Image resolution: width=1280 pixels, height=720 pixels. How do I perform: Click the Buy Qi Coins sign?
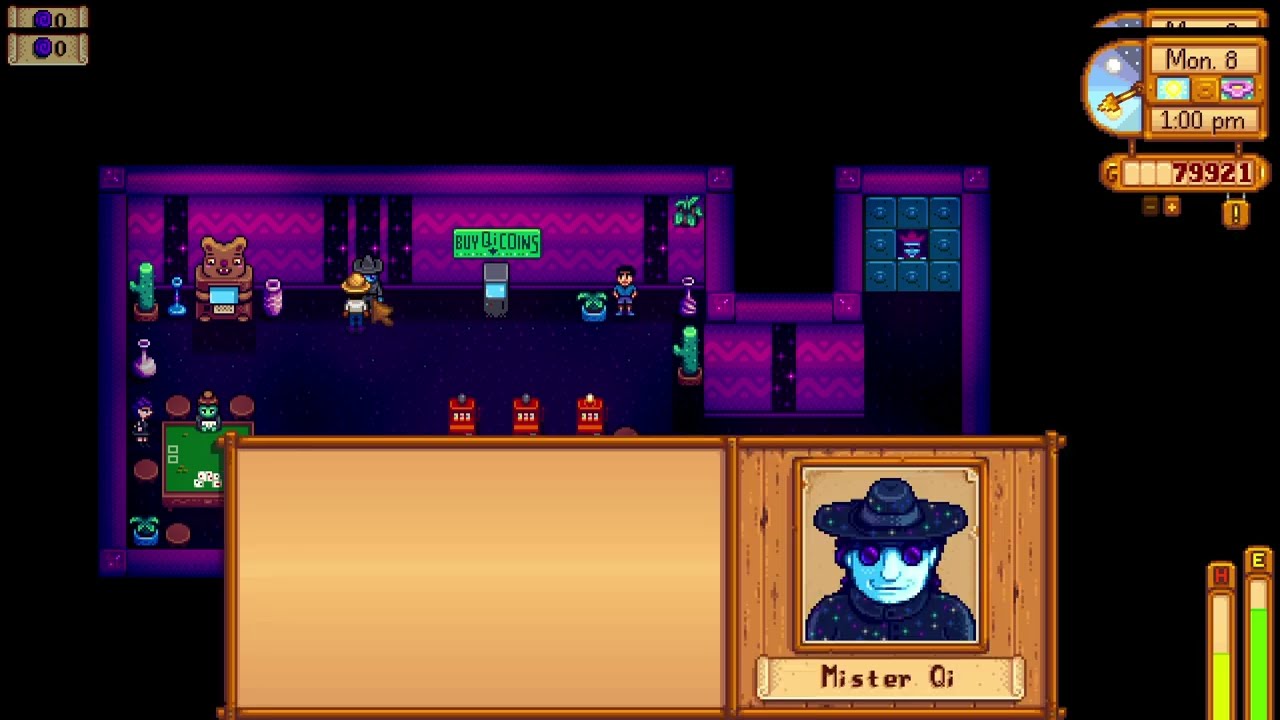[x=499, y=241]
